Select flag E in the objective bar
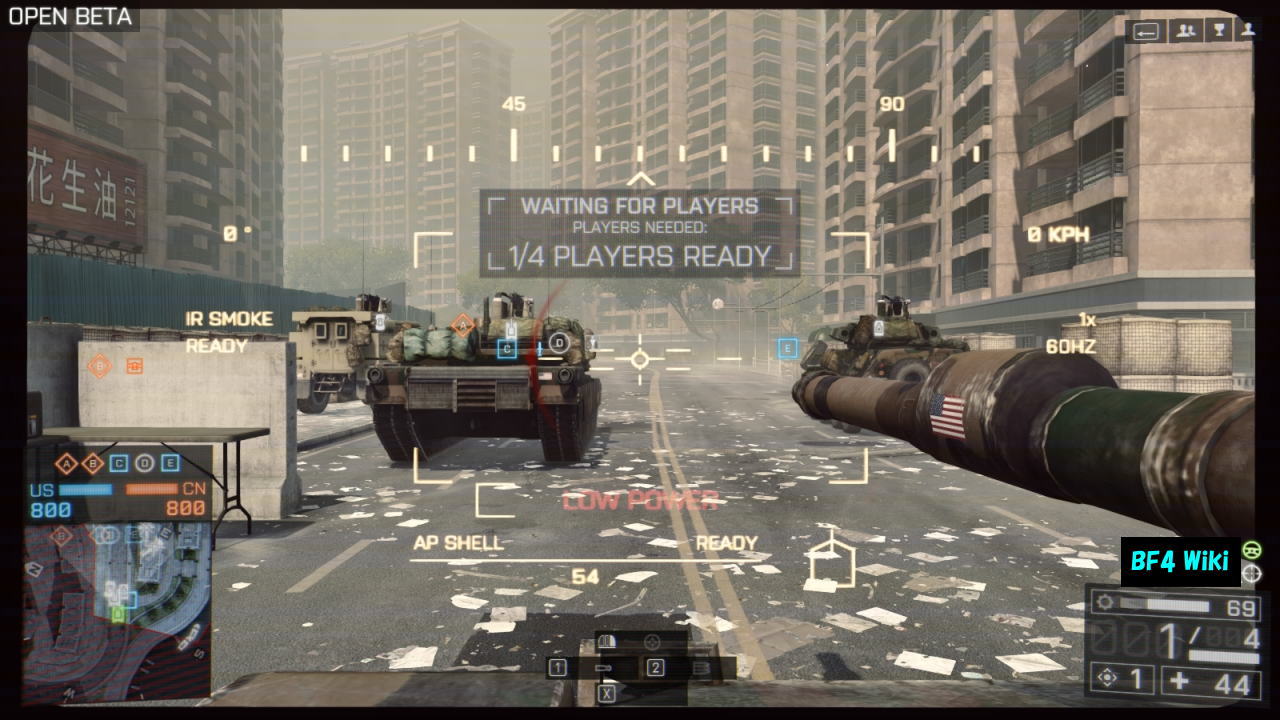 tap(170, 463)
